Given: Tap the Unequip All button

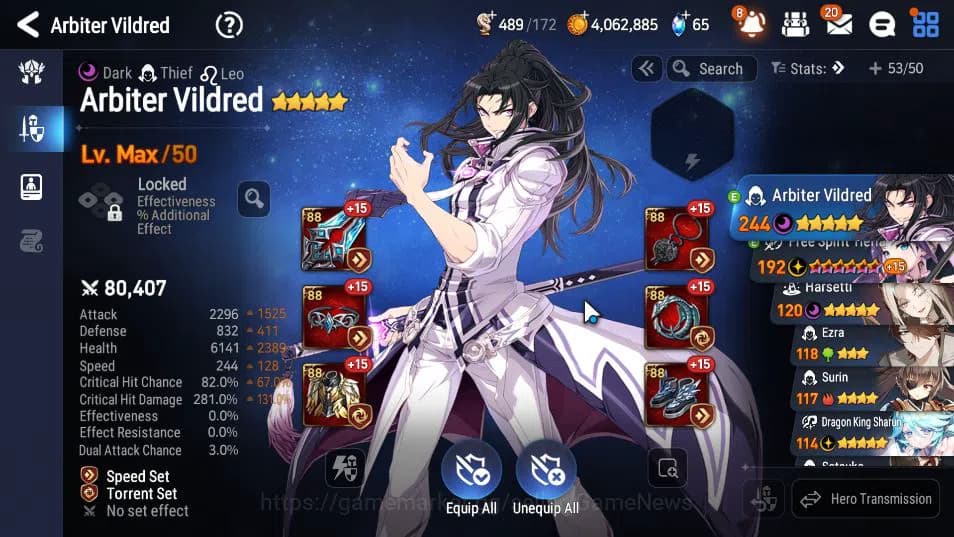Looking at the screenshot, I should click(x=546, y=478).
